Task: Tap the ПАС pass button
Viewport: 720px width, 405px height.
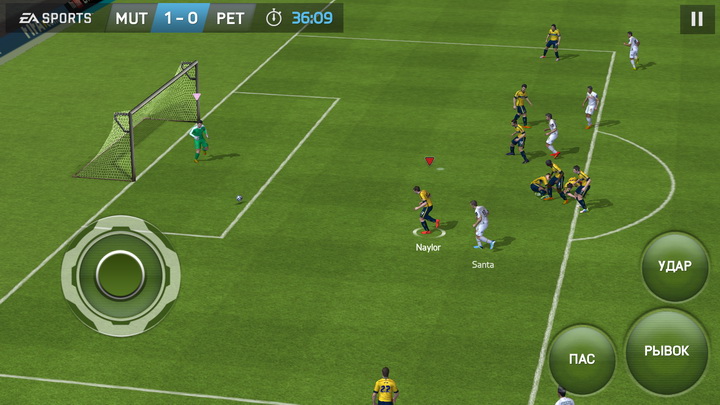Action: click(x=582, y=359)
